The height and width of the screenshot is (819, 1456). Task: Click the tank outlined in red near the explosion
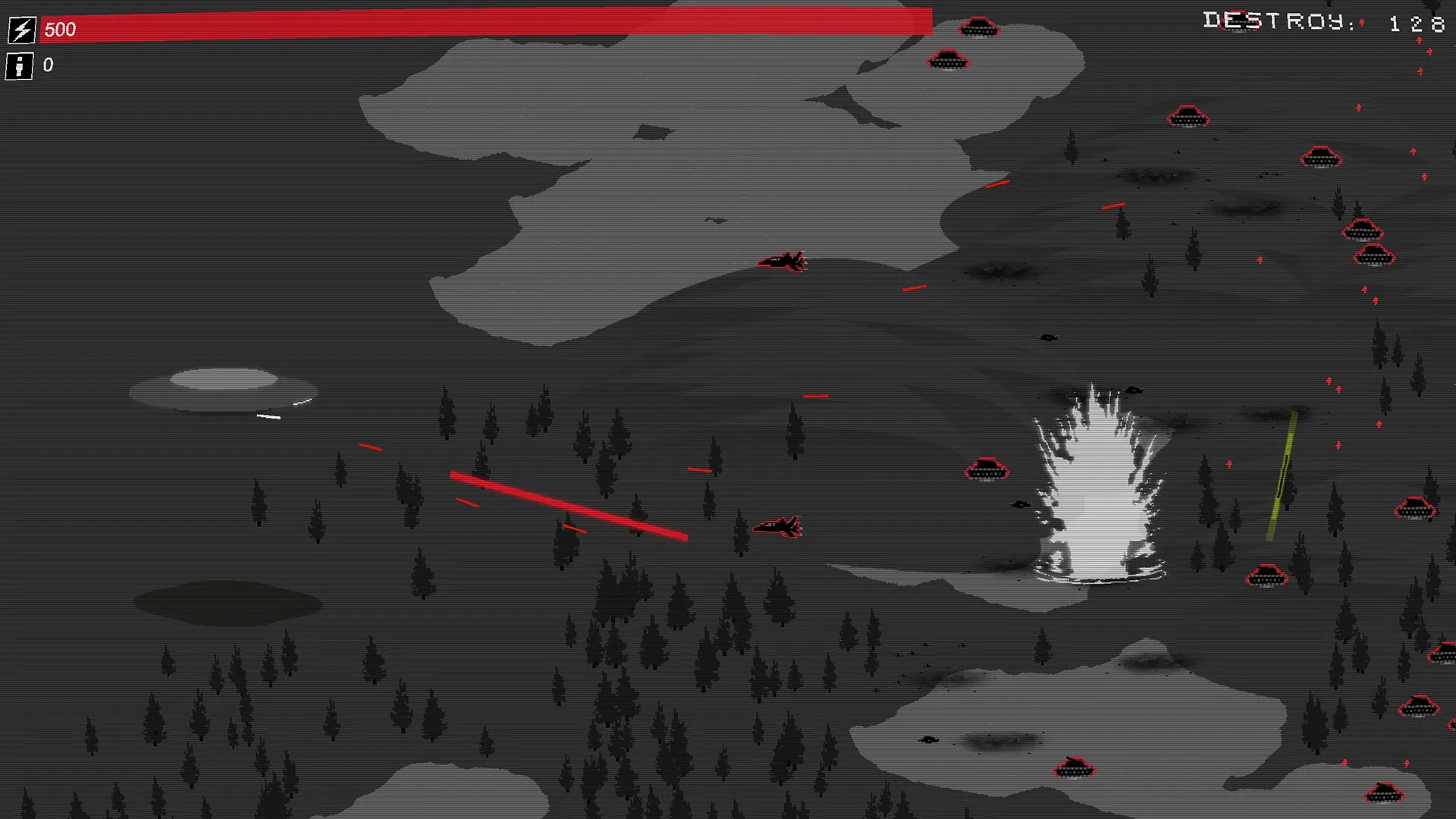click(986, 470)
